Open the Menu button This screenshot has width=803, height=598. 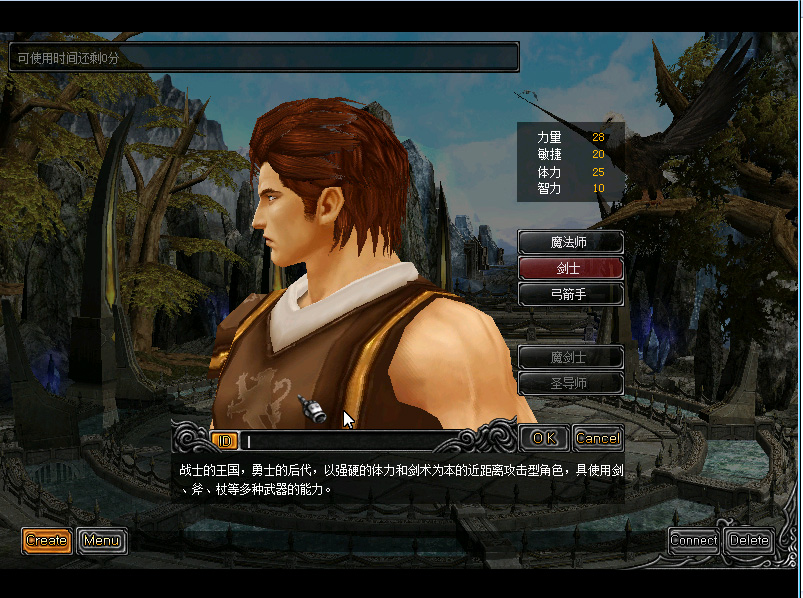[x=102, y=541]
